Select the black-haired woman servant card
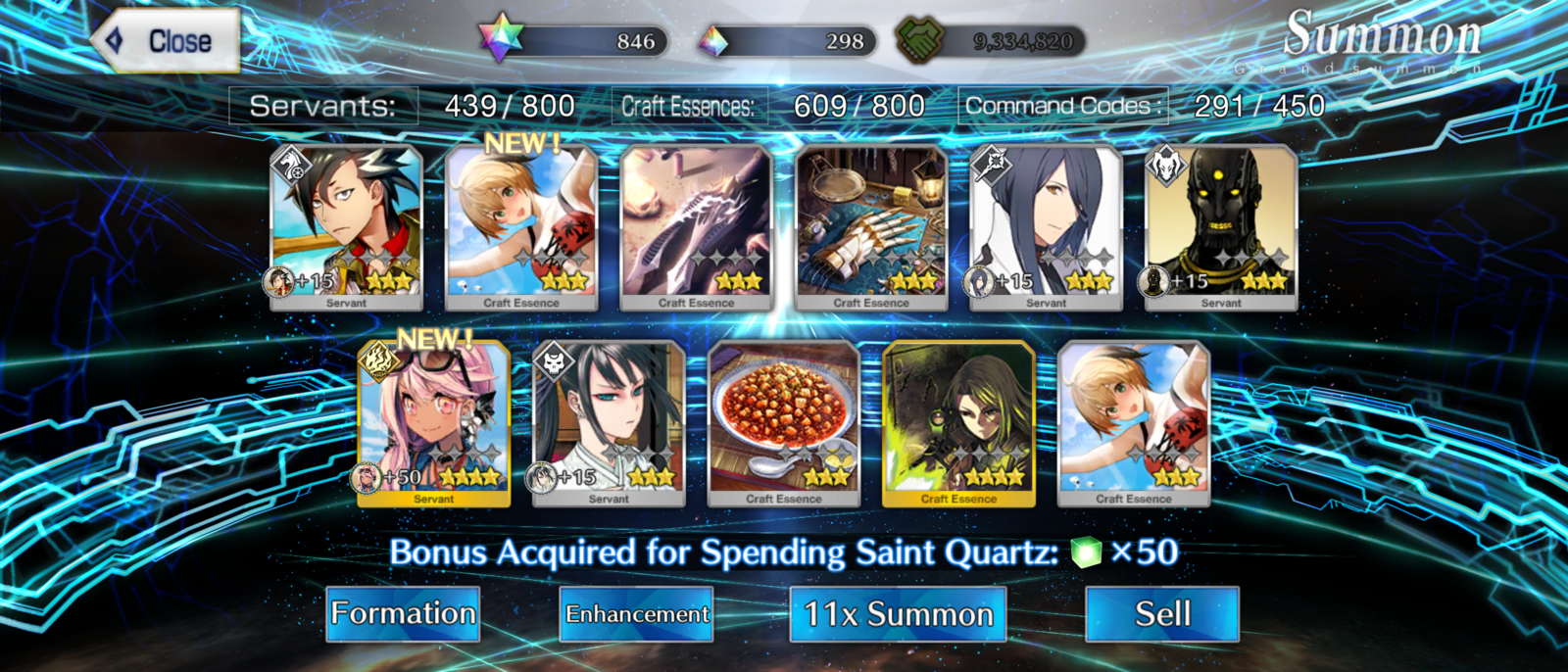1568x672 pixels. tap(609, 423)
